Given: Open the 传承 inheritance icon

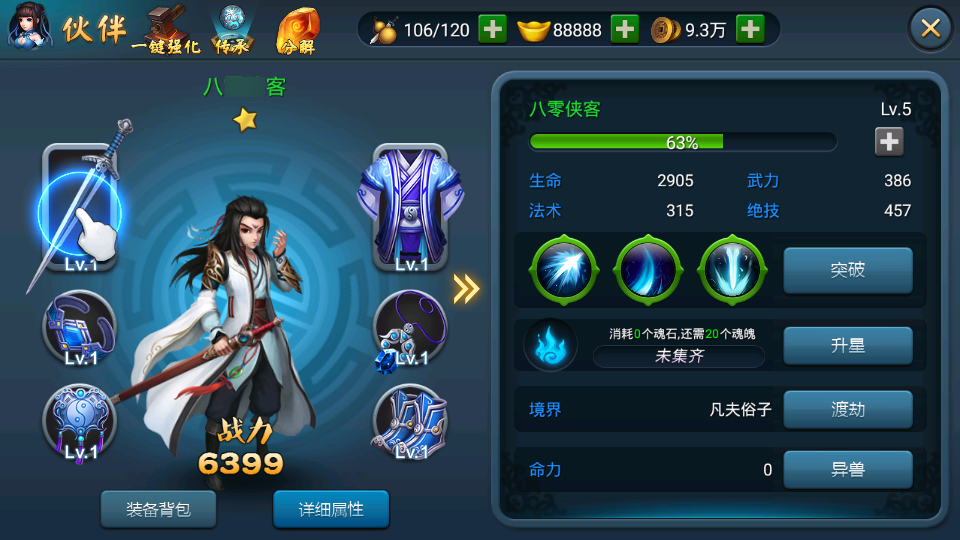Looking at the screenshot, I should 232,30.
